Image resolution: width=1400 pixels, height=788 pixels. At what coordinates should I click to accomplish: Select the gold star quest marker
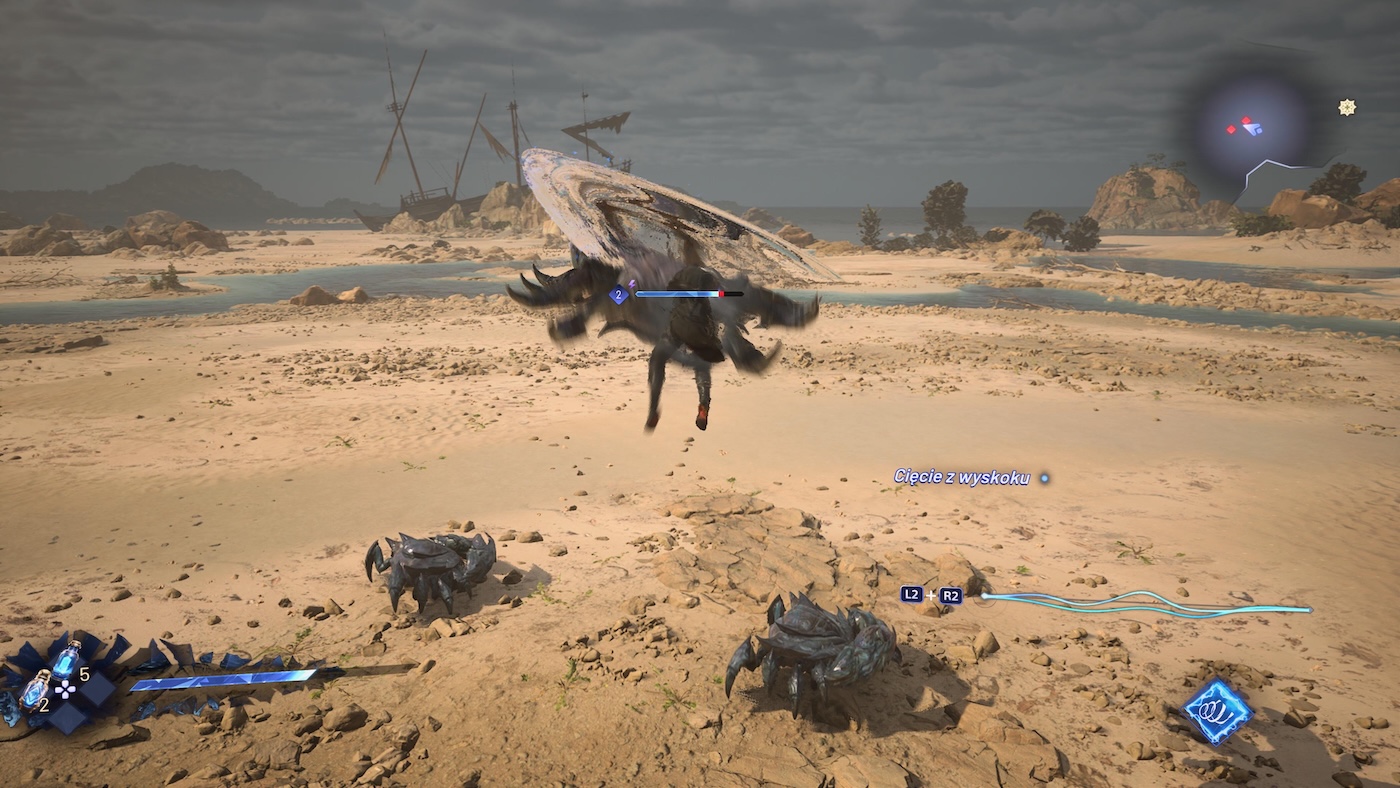(1347, 107)
